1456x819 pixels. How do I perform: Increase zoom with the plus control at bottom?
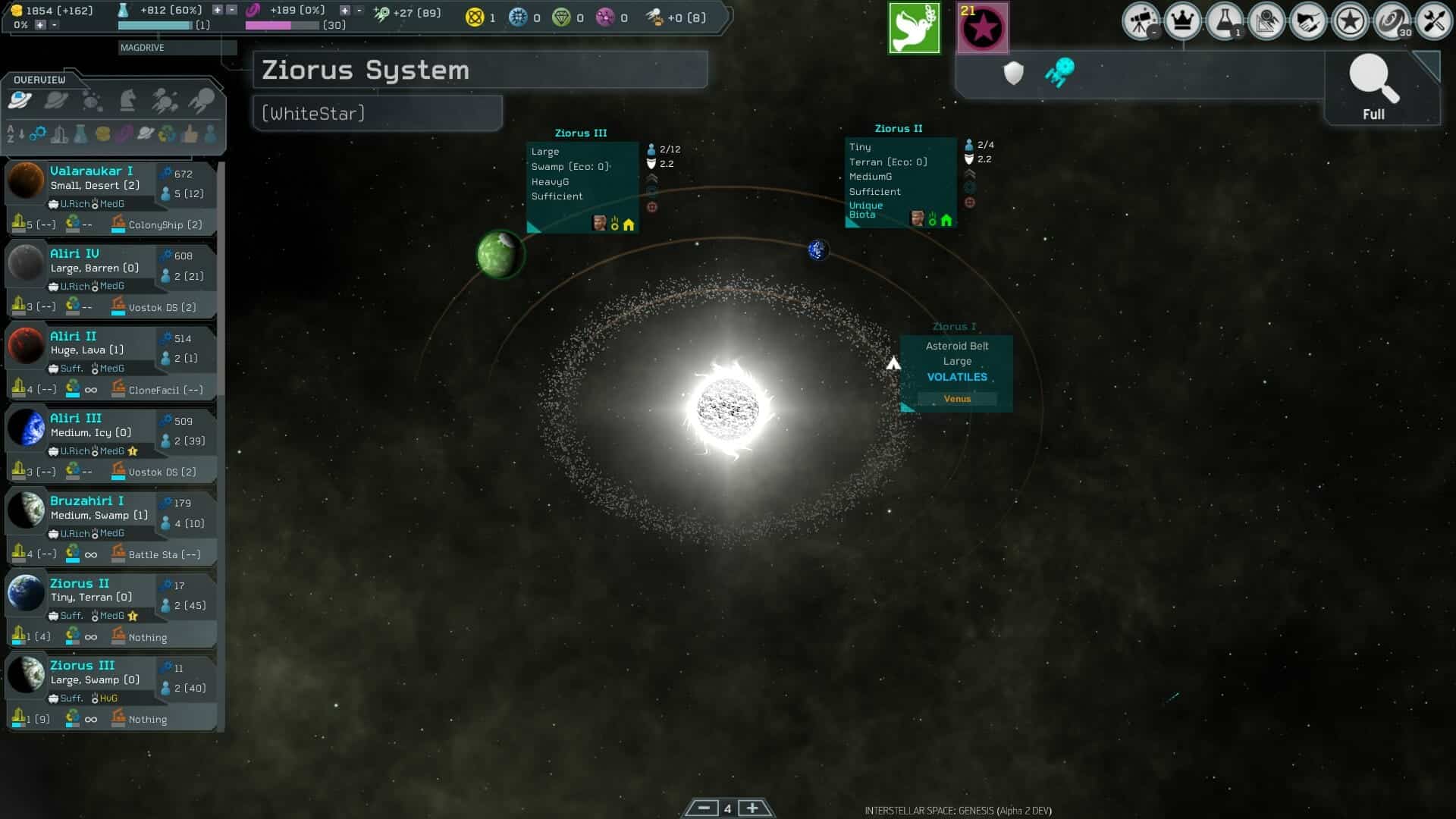point(752,808)
